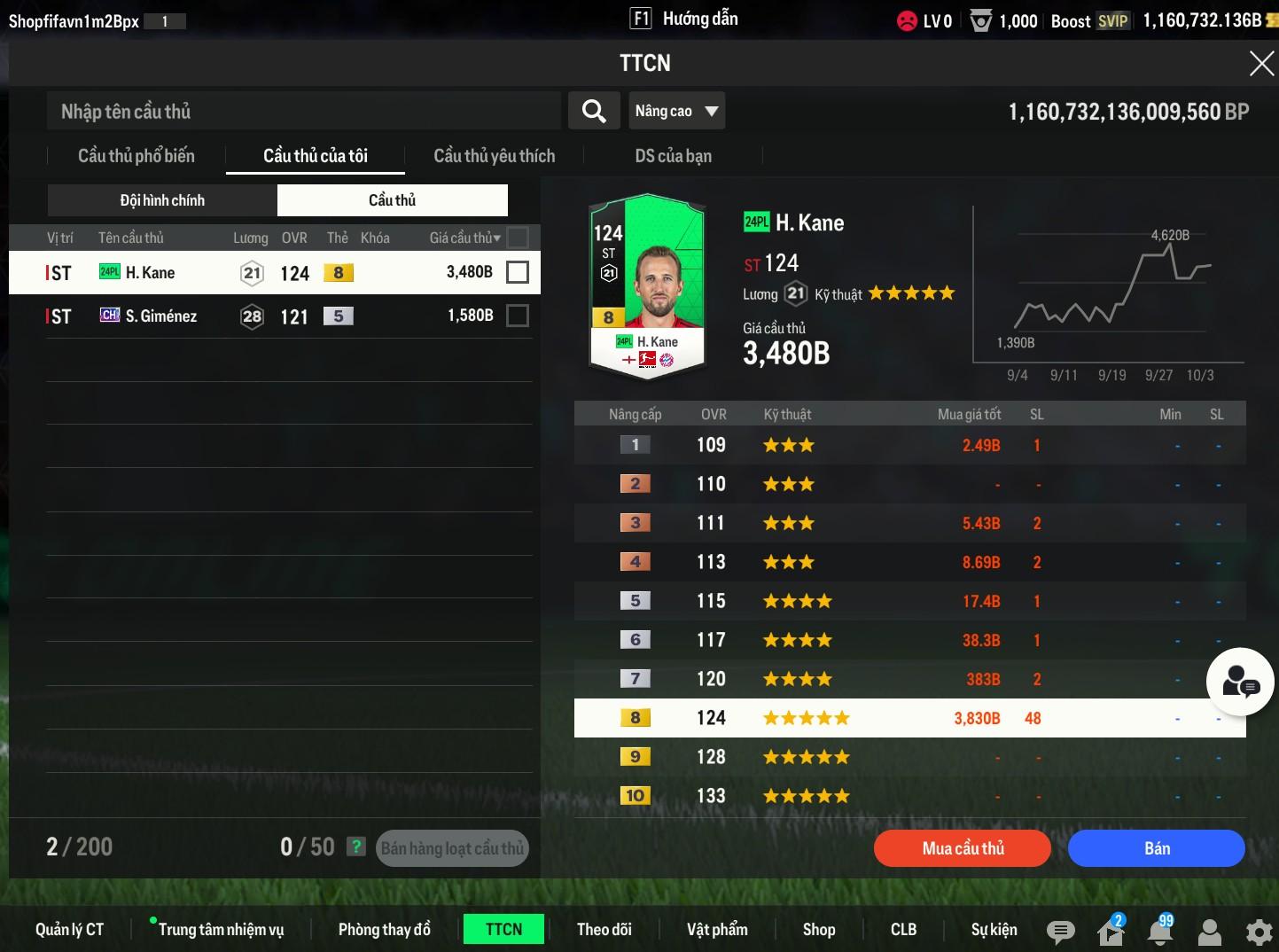Close the TTCN window
The image size is (1279, 952).
1260,64
